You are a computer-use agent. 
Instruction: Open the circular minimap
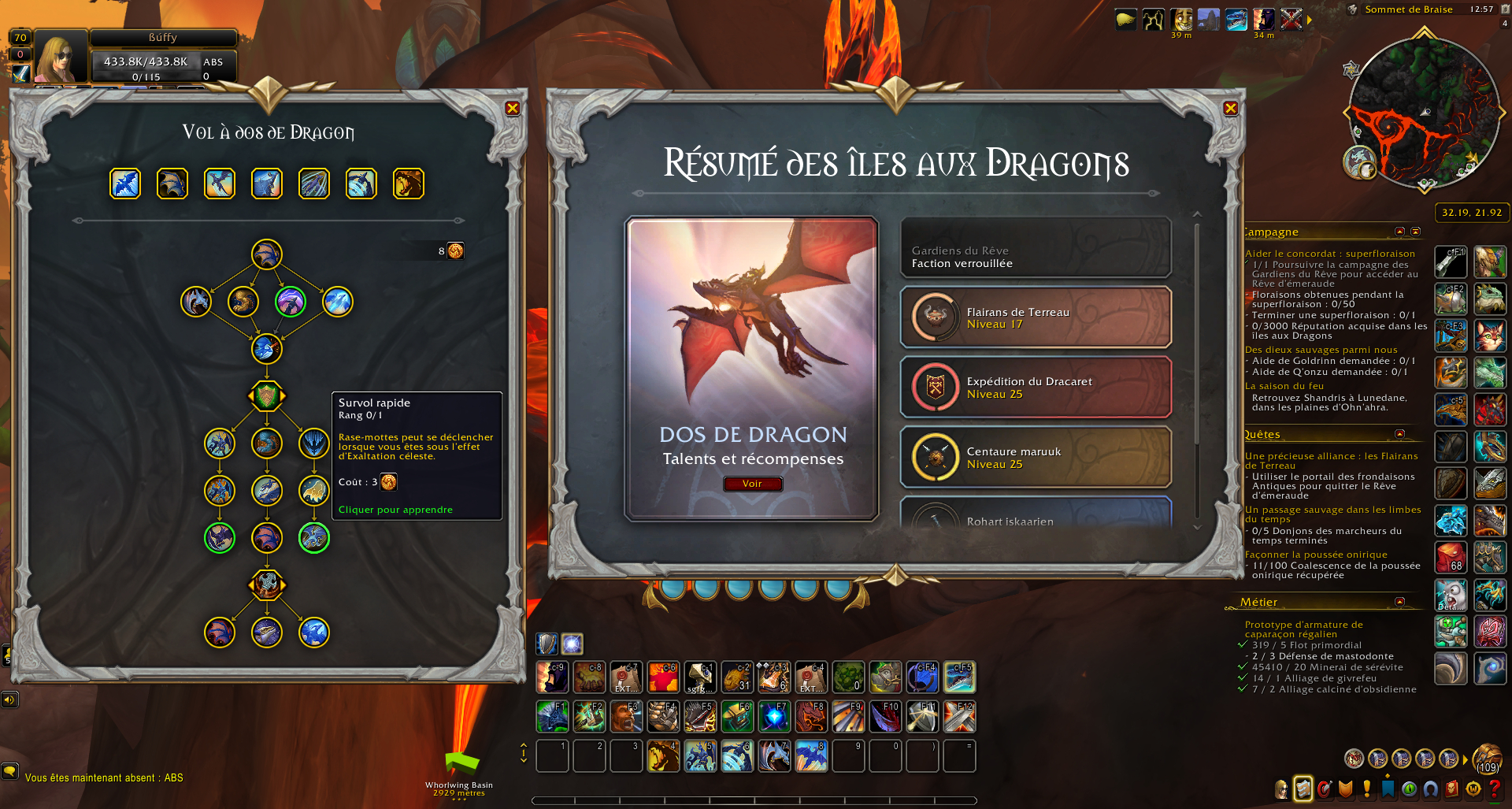[1424, 110]
